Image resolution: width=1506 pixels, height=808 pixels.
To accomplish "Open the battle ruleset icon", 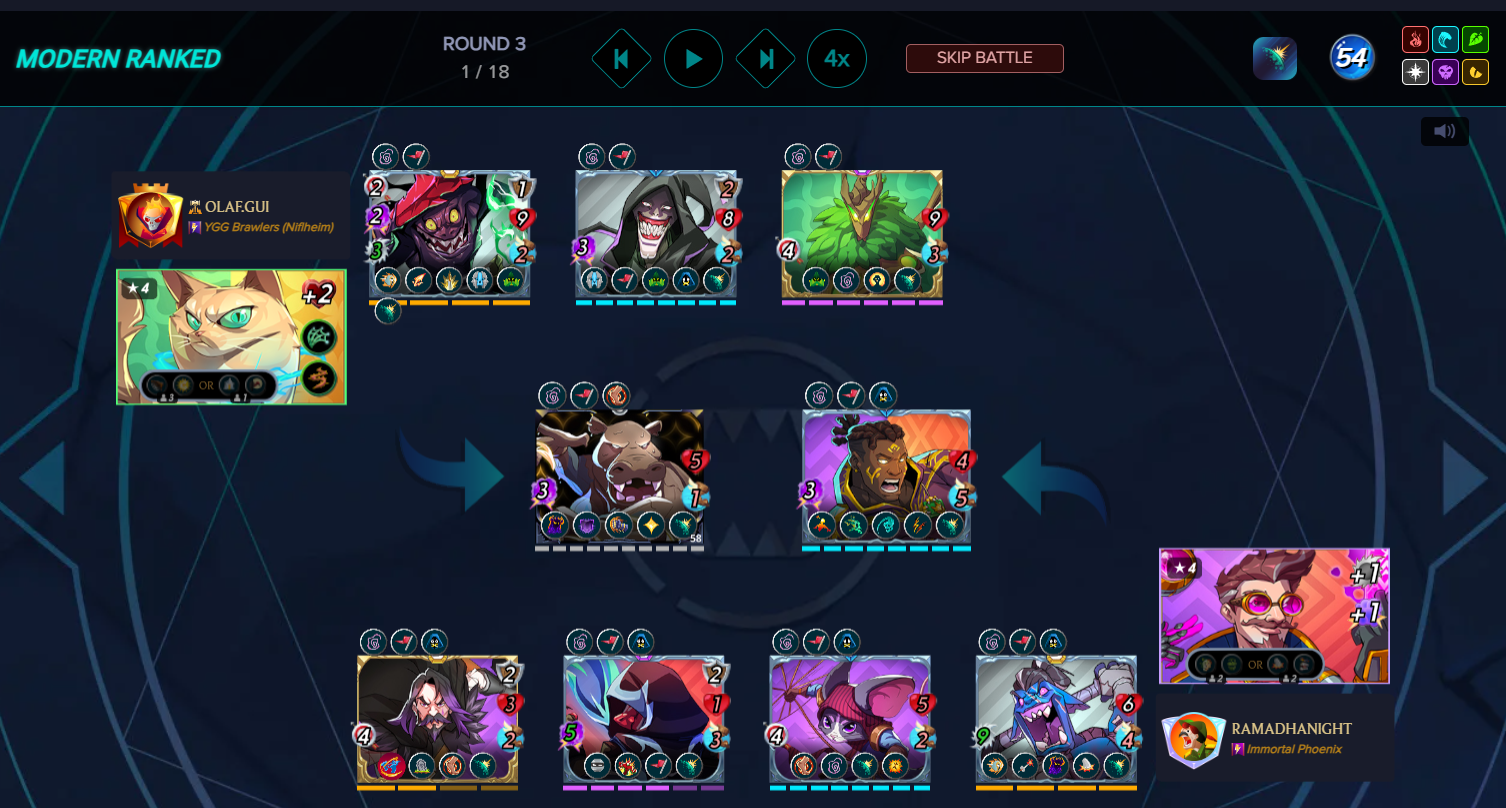I will (1275, 59).
